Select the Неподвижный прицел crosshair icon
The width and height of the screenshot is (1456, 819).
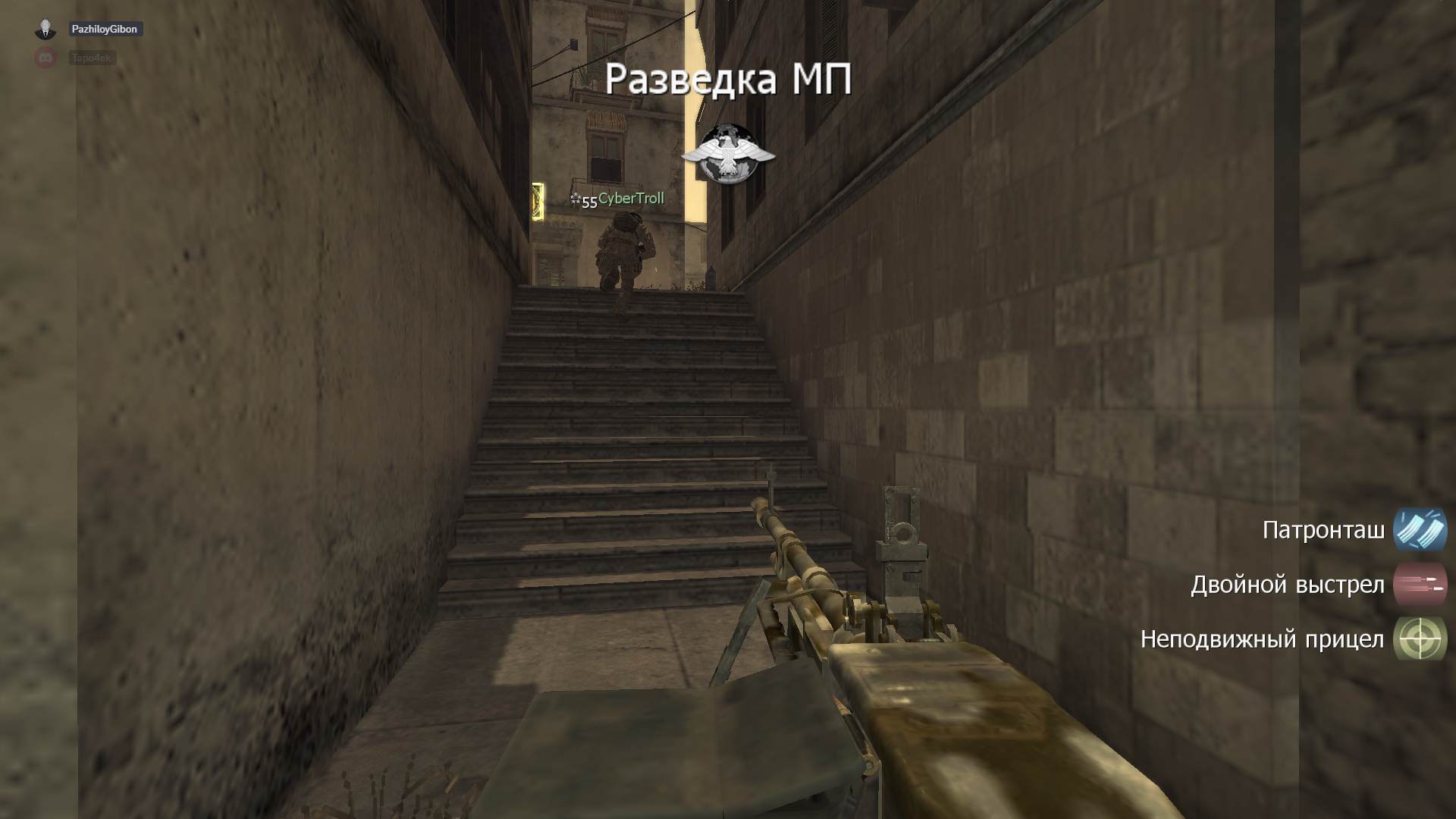click(1420, 639)
